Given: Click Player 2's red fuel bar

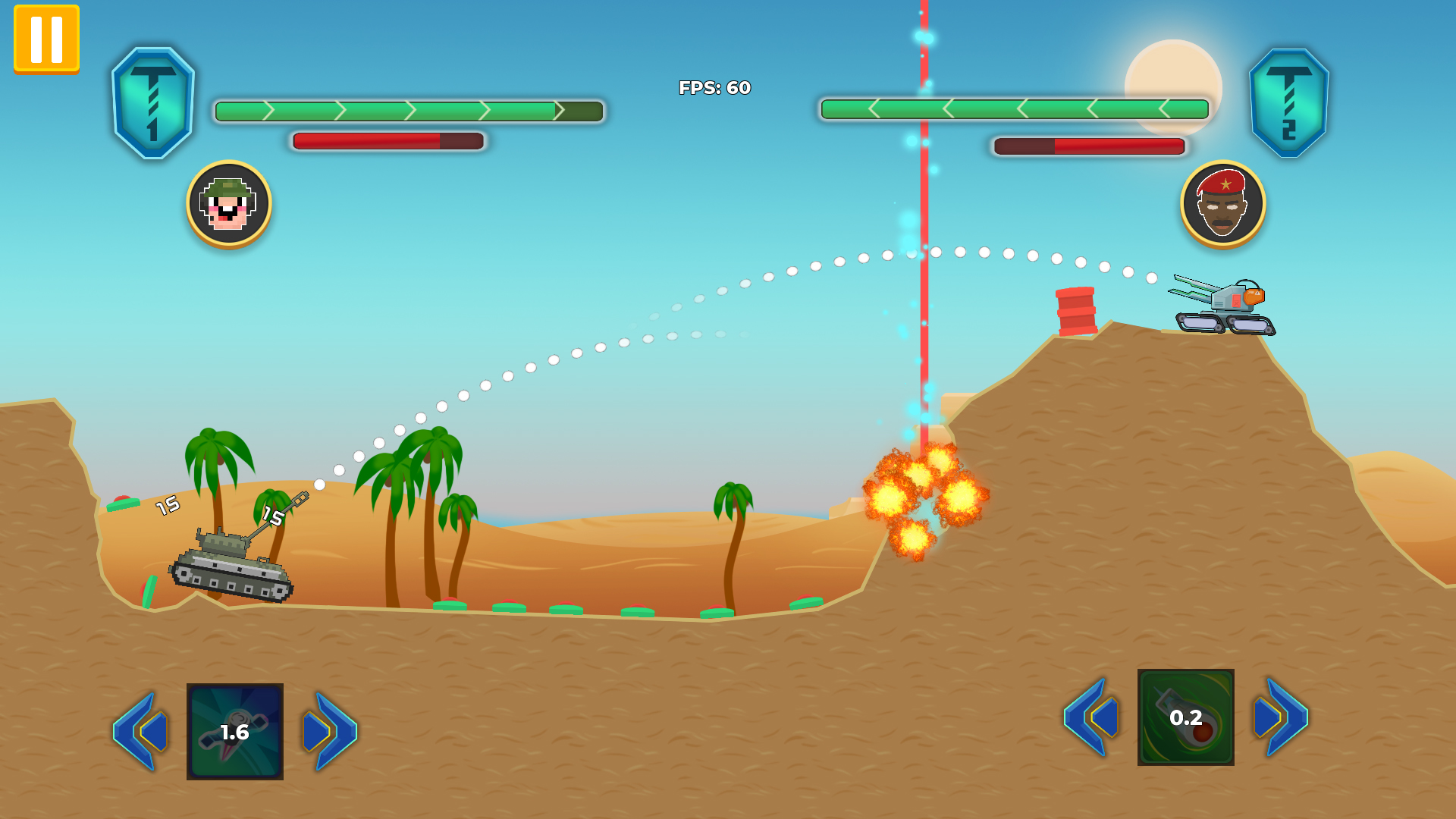Looking at the screenshot, I should (x=1087, y=145).
